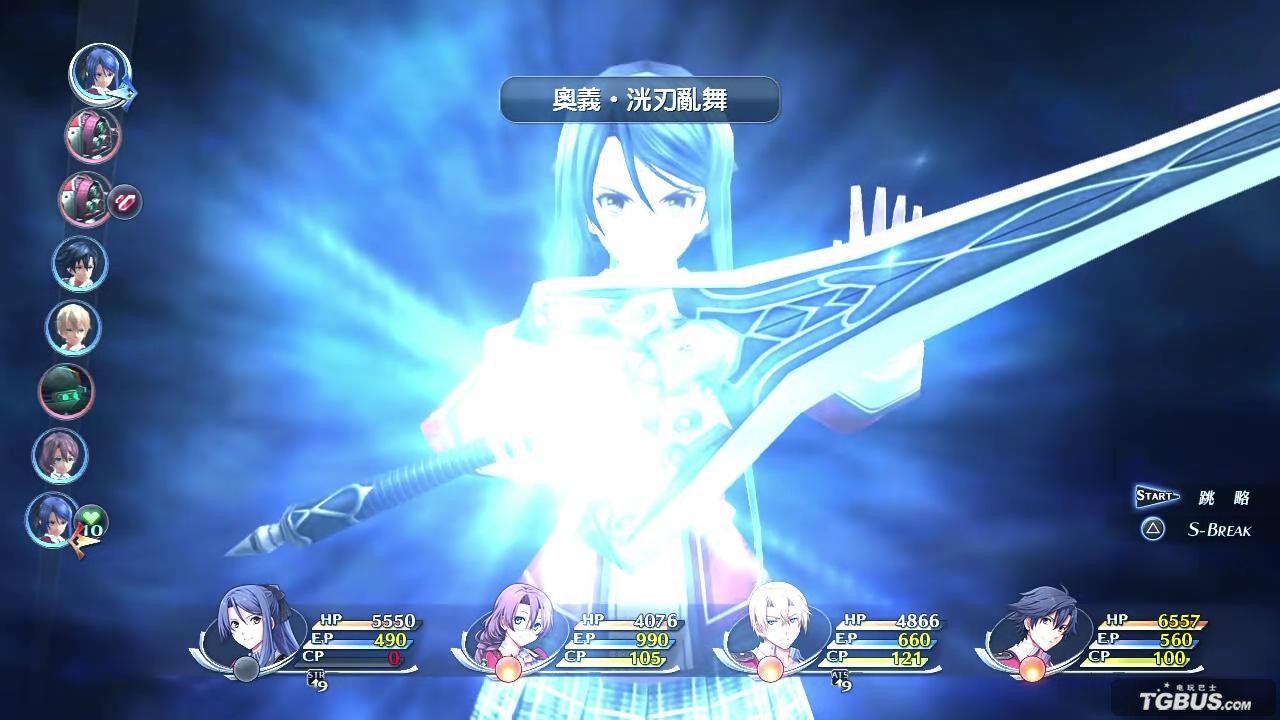Select the enemy portrait with the attack mark

click(85, 201)
